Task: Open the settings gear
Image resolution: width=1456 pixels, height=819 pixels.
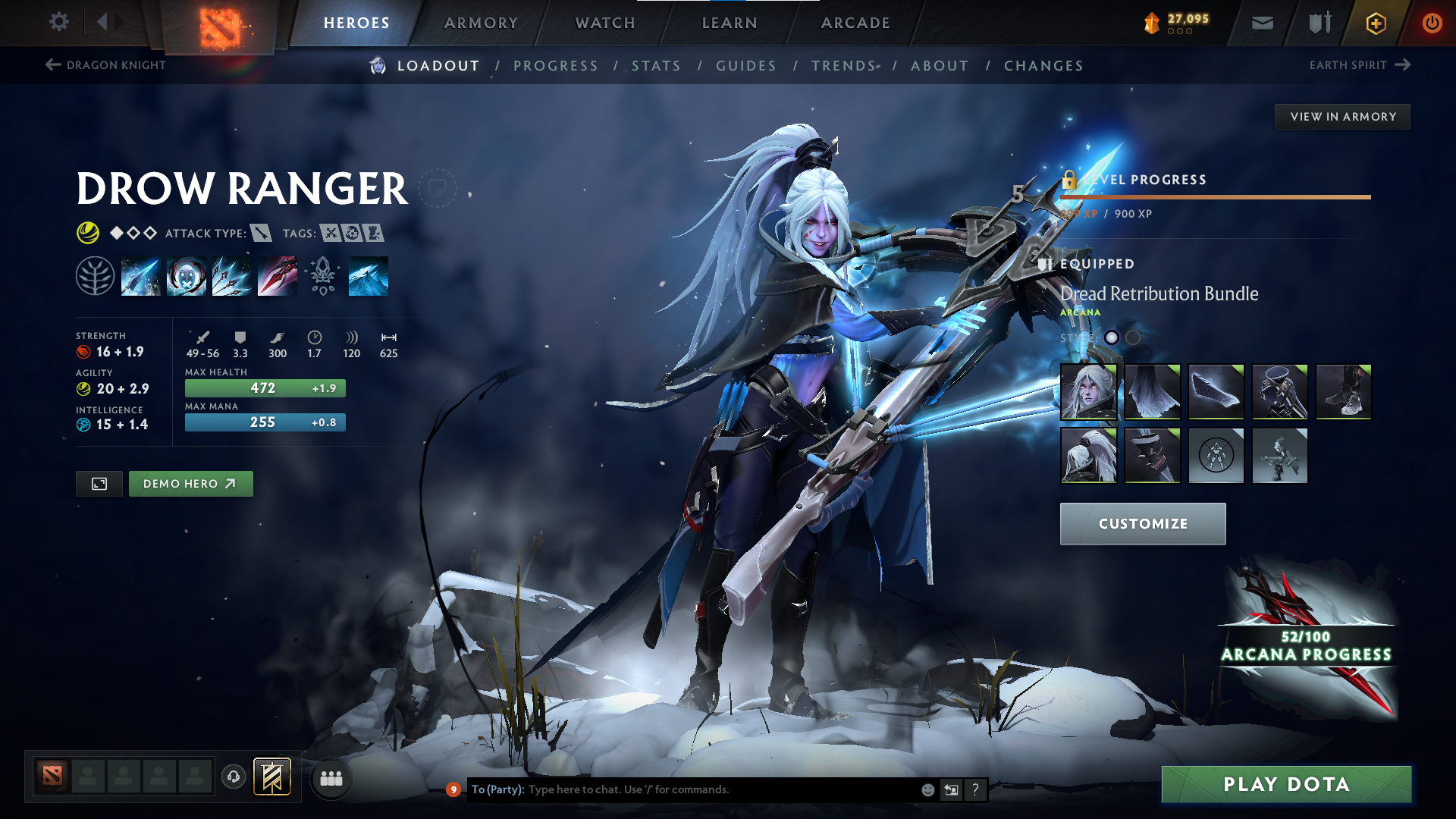Action: tap(58, 22)
